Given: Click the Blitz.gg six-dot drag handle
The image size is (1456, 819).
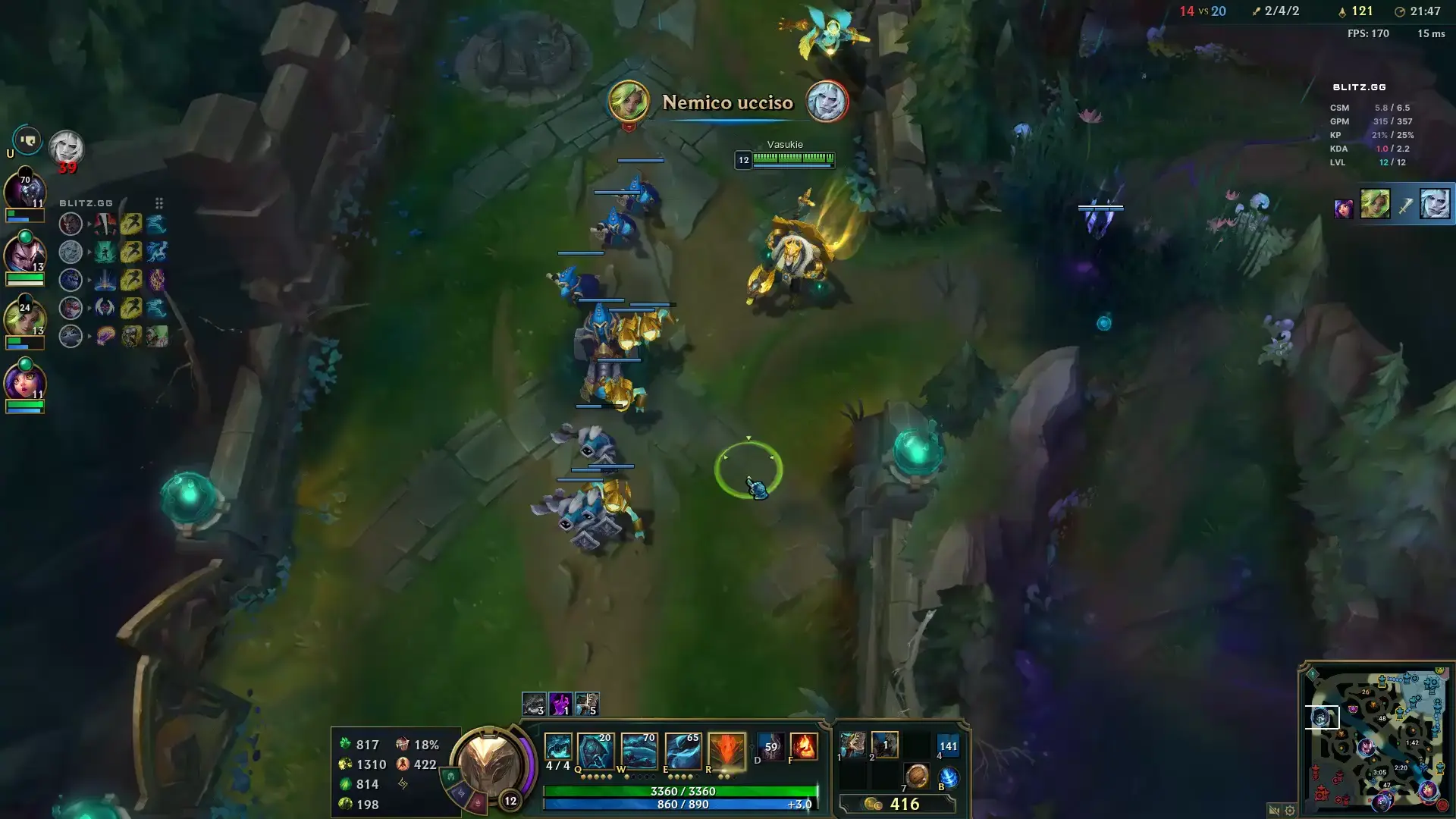Looking at the screenshot, I should coord(158,203).
